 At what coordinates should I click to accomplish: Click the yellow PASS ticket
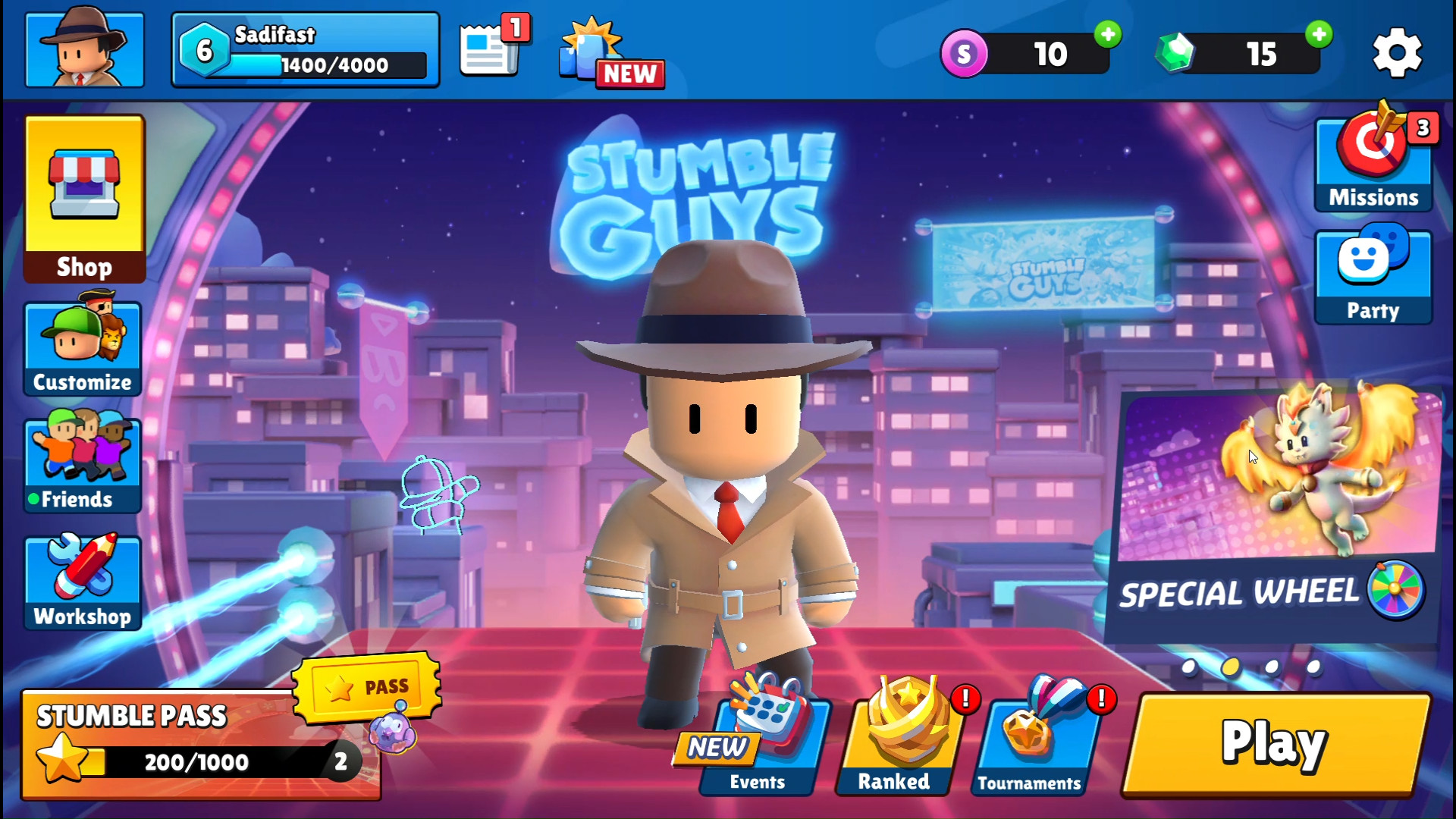coord(367,687)
